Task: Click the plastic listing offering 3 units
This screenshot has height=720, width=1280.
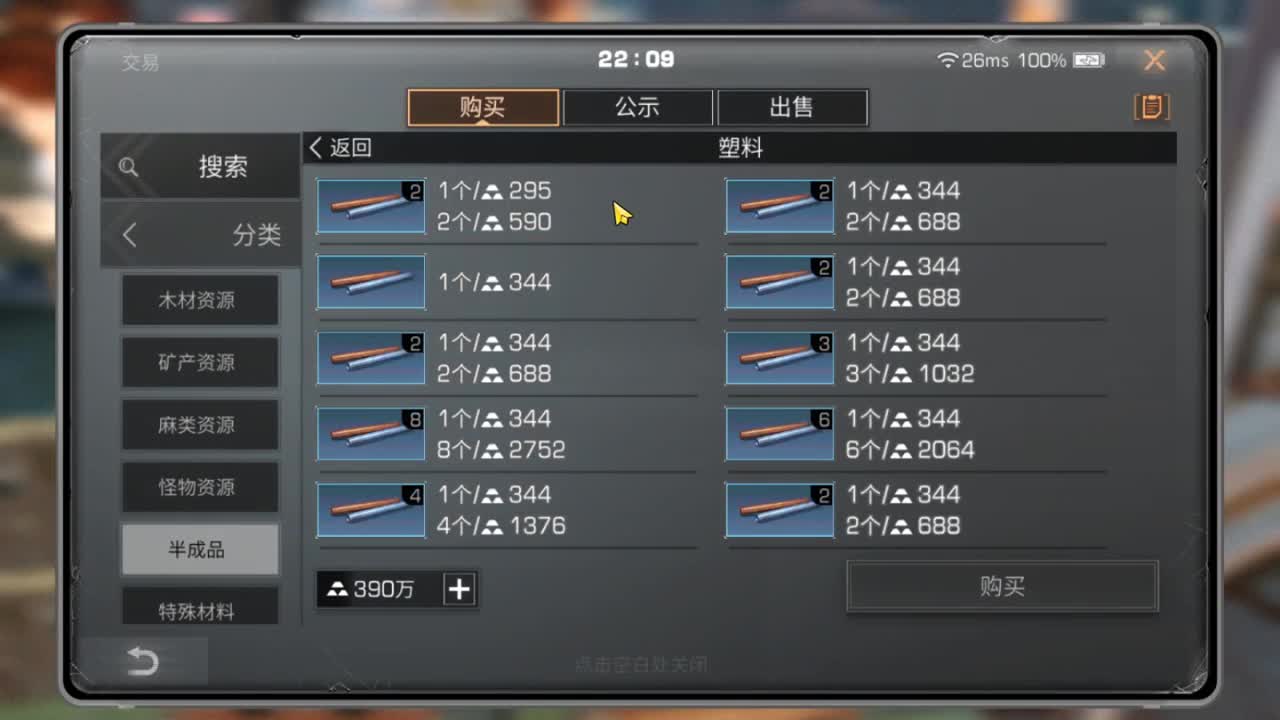Action: (779, 358)
